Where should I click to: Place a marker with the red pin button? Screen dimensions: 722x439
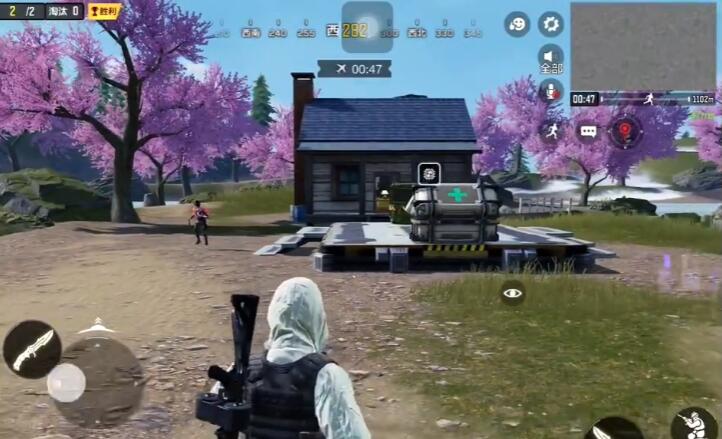point(626,130)
